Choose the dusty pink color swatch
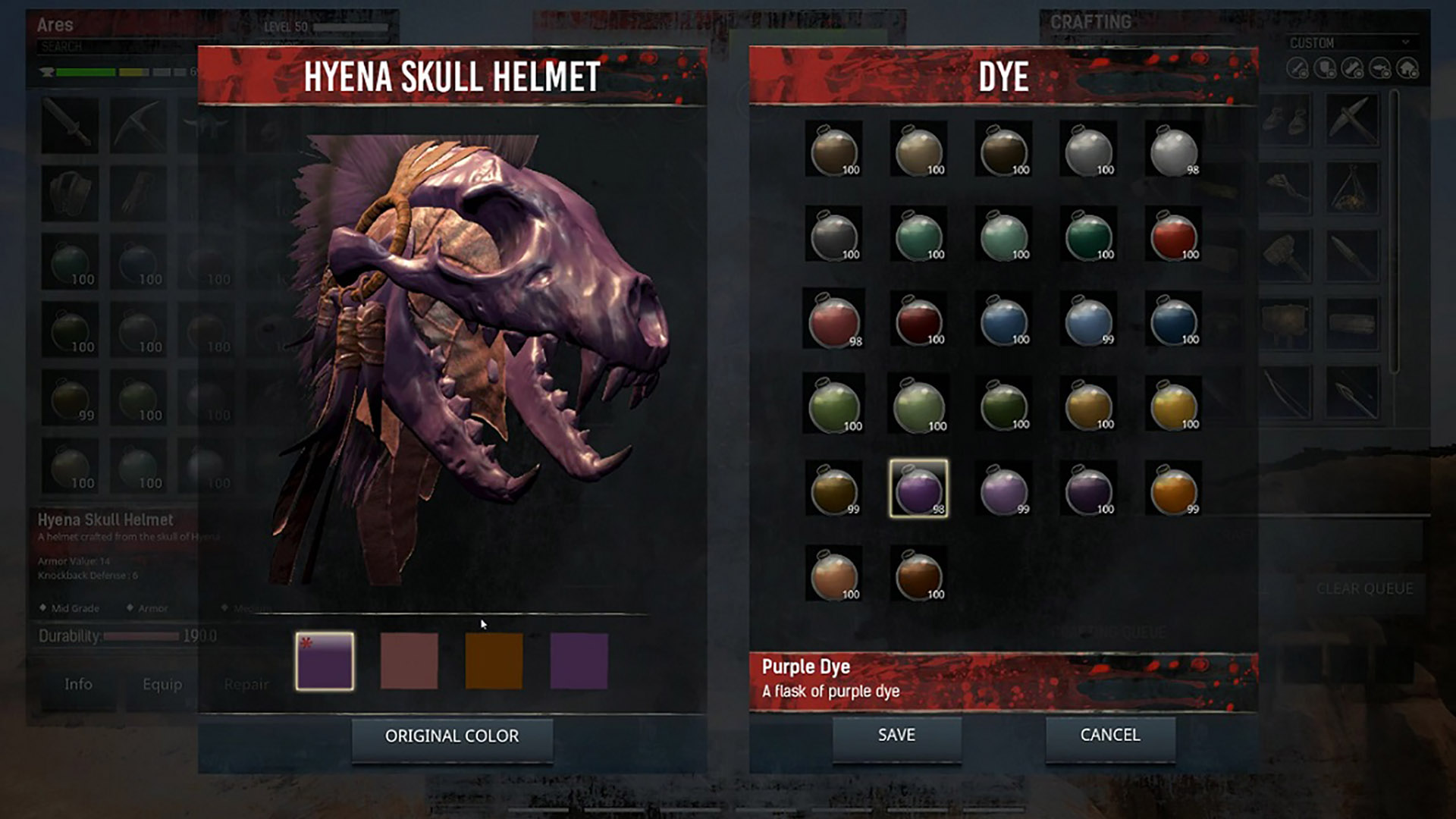Screen dimensions: 1456x819 click(409, 661)
